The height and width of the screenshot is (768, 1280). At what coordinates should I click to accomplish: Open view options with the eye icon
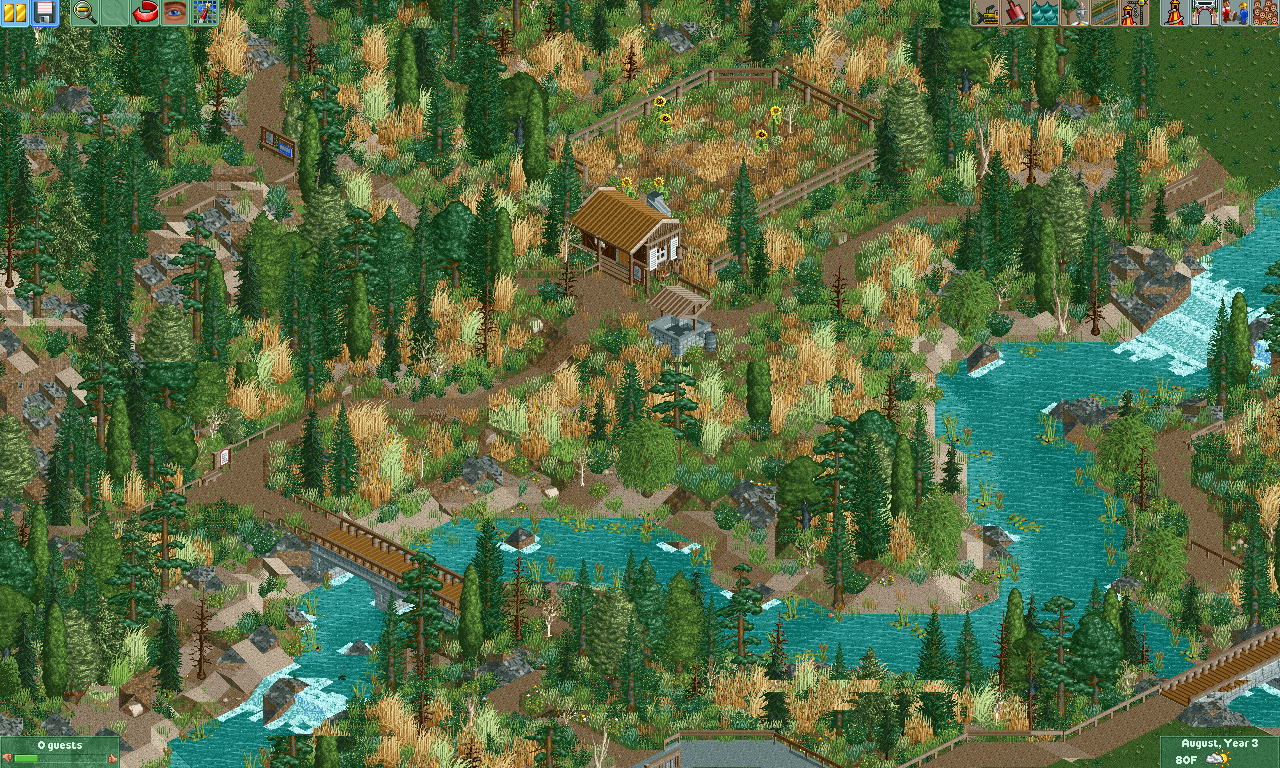pos(175,13)
